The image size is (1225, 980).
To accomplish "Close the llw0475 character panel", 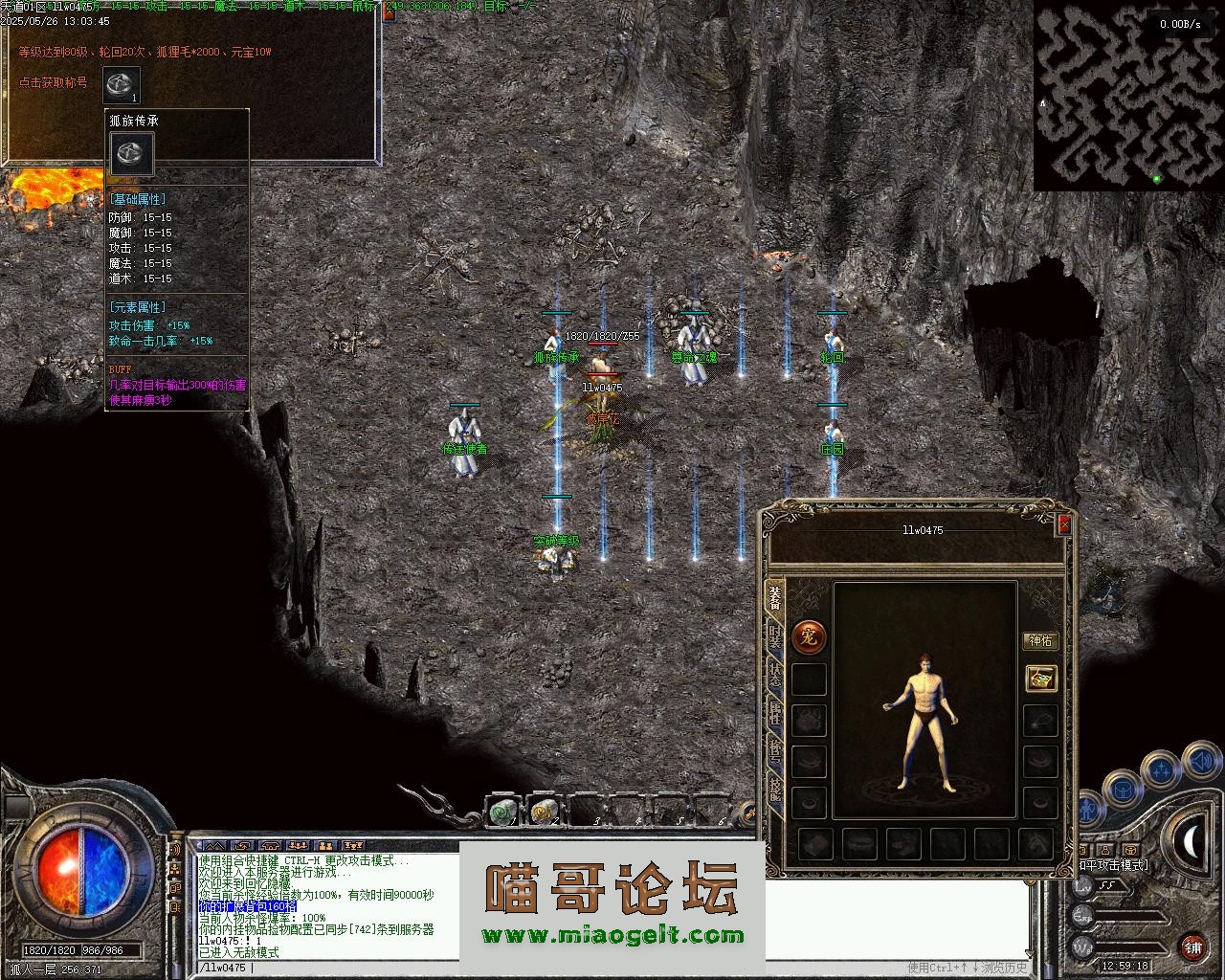I will pyautogui.click(x=1064, y=524).
